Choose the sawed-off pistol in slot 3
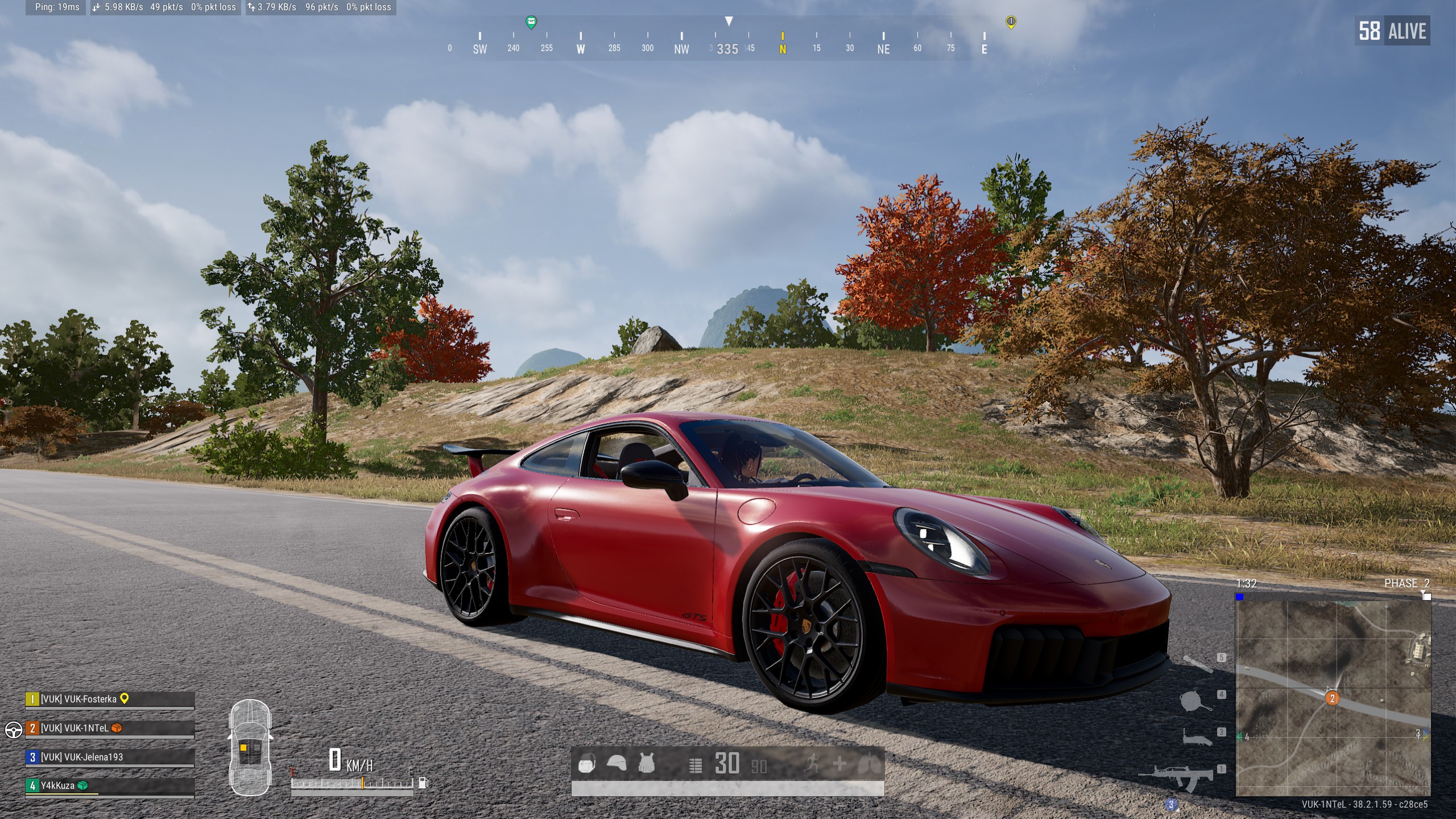 1197,738
